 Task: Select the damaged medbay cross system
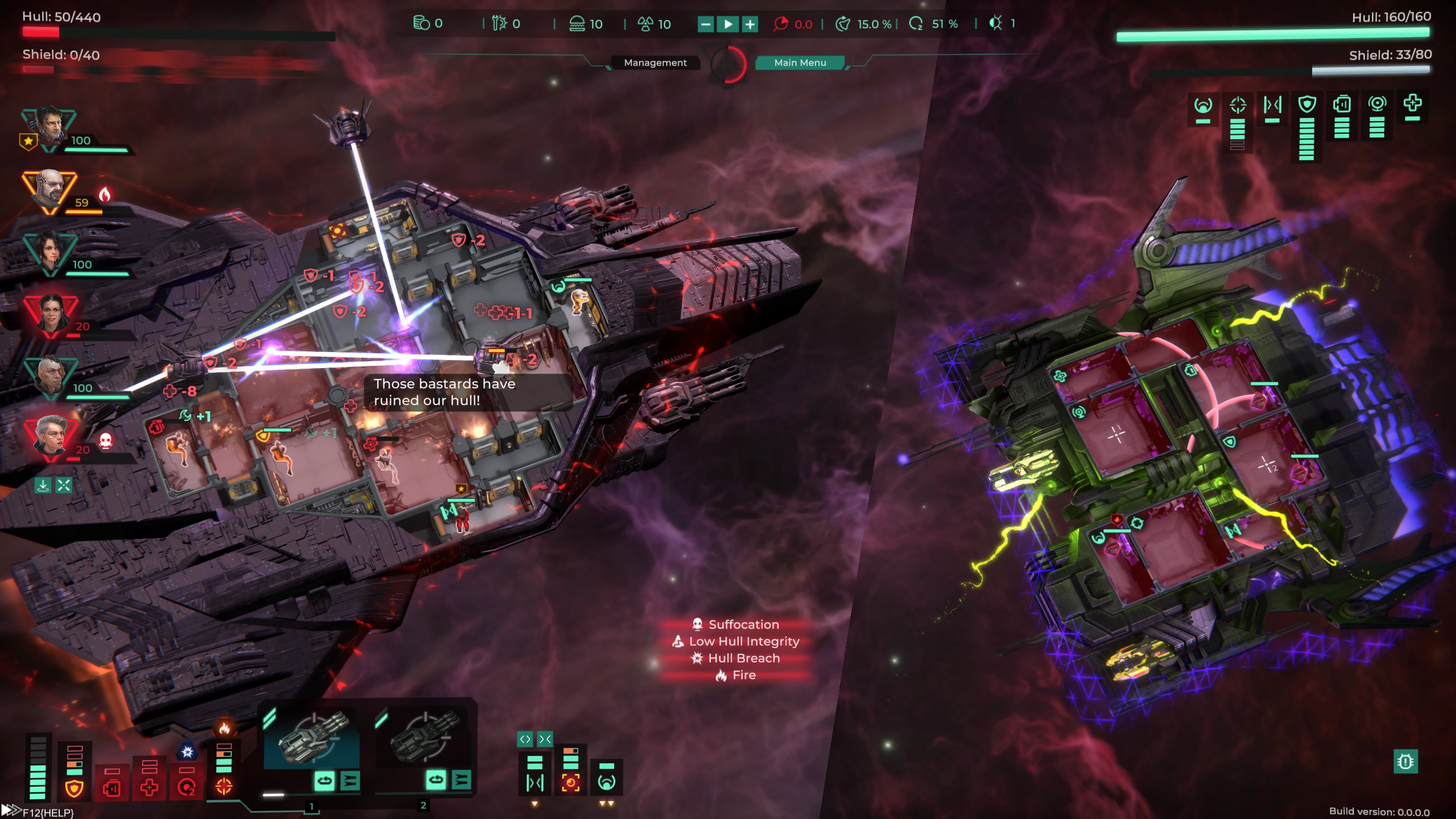pyautogui.click(x=149, y=788)
